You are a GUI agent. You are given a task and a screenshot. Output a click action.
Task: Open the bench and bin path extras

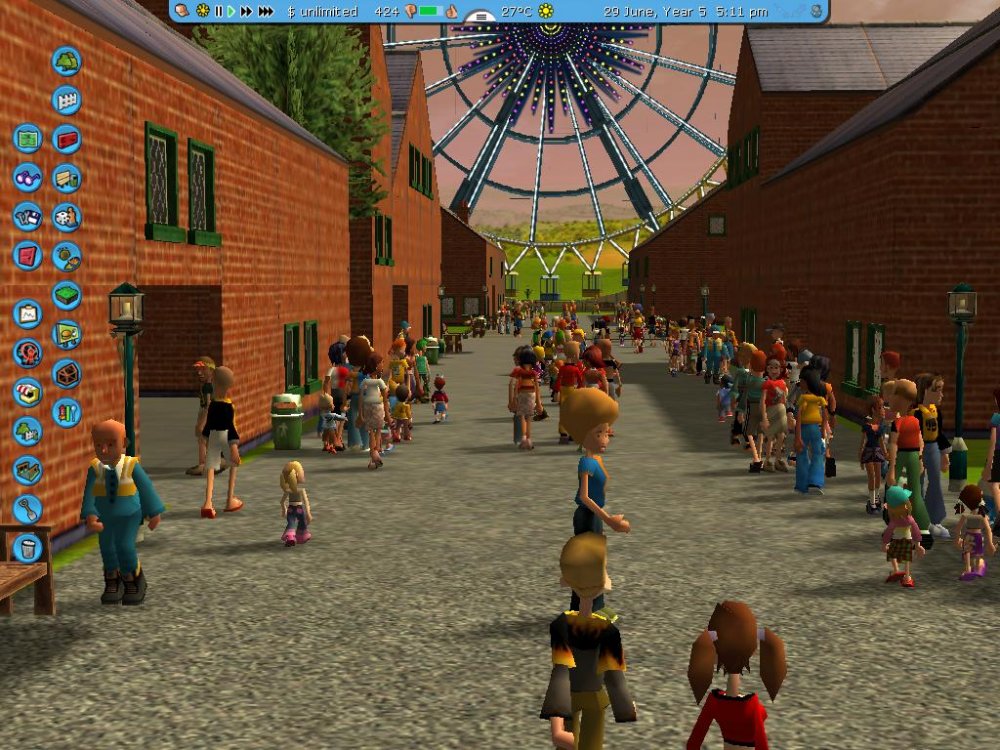66,177
